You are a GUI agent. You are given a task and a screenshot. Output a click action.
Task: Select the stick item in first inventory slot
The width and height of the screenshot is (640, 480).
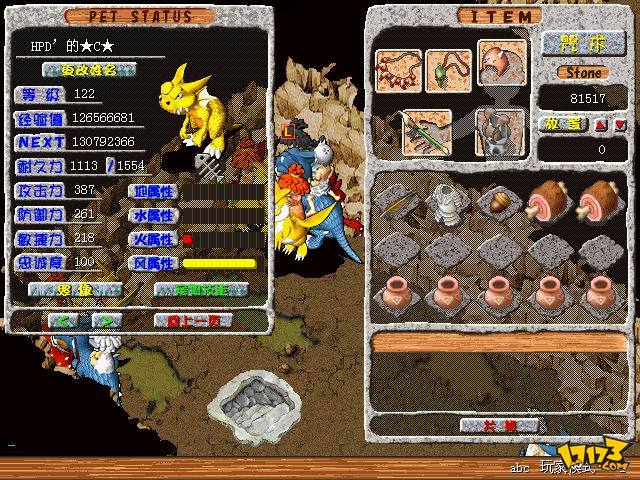393,197
